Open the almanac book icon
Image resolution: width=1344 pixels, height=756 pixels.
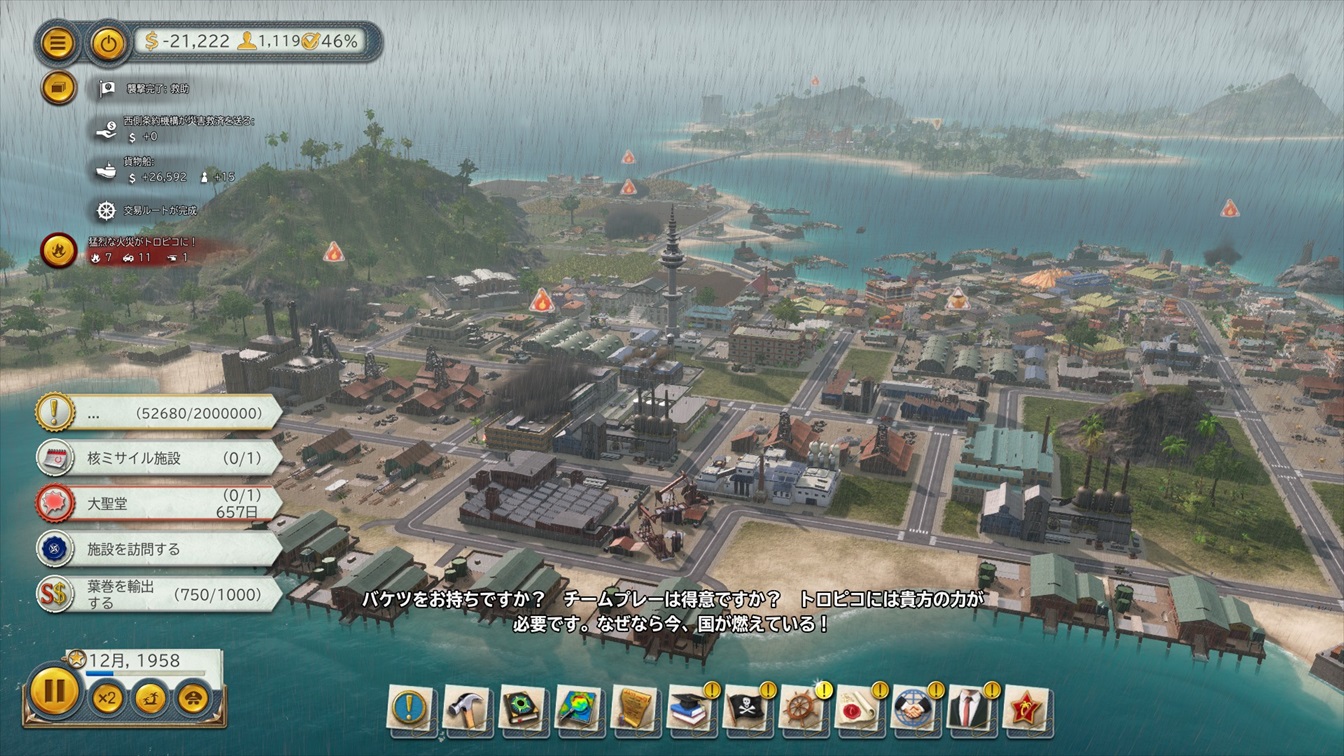coord(521,708)
